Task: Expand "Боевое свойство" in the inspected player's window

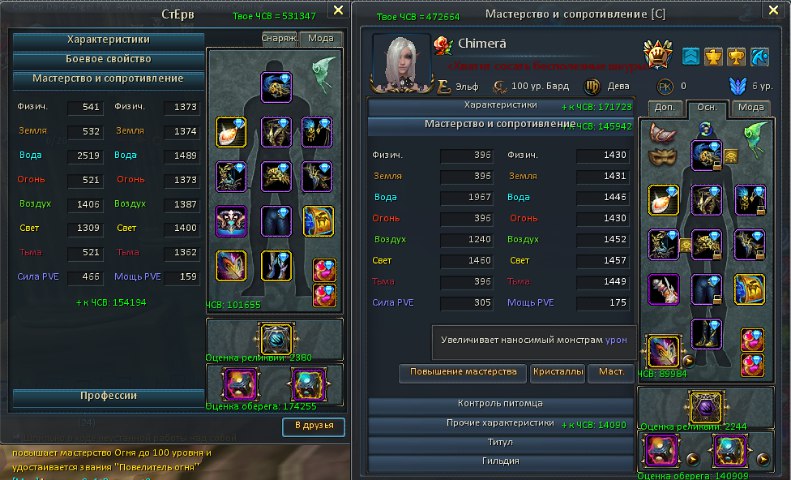Action: 108,59
